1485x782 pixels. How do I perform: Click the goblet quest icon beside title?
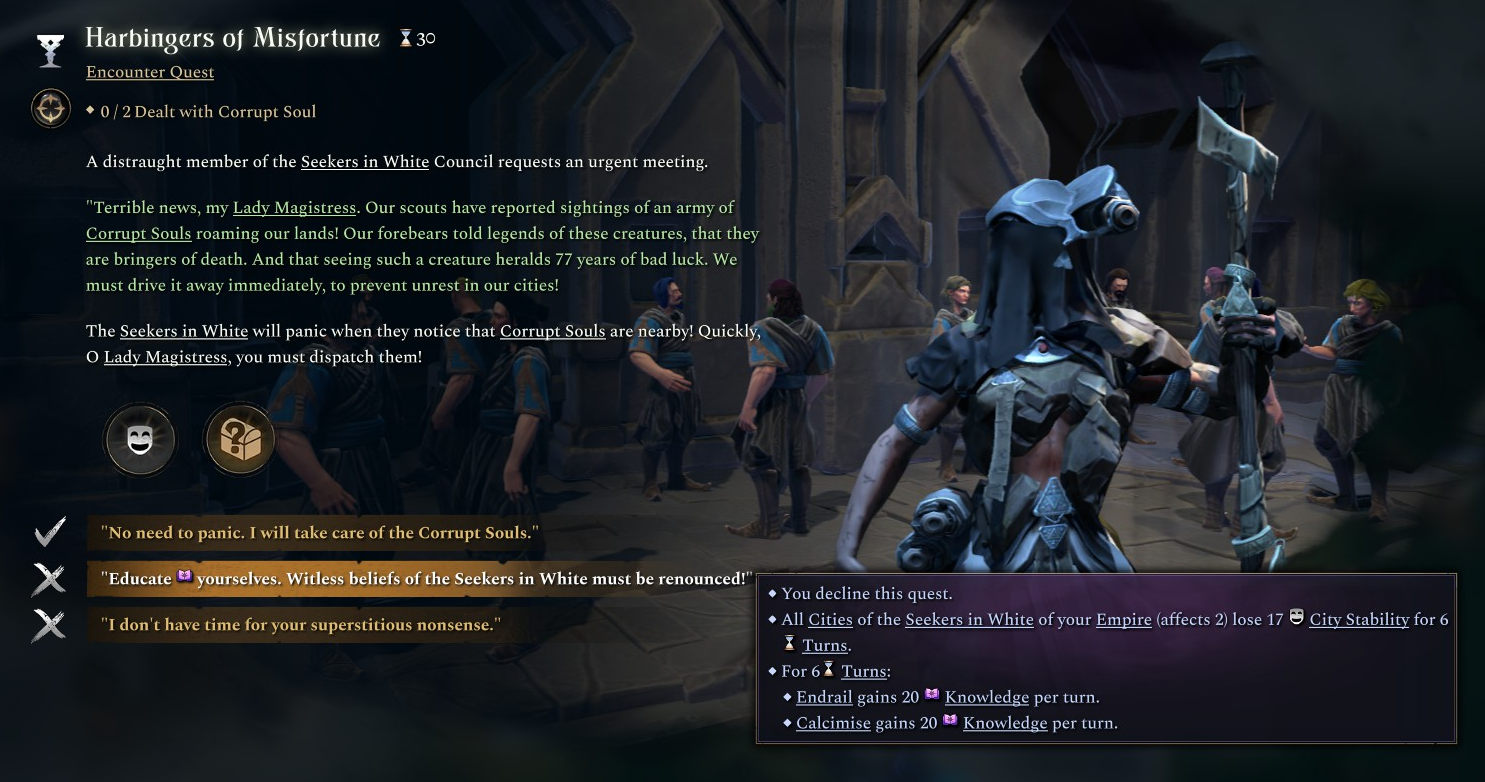click(x=50, y=50)
